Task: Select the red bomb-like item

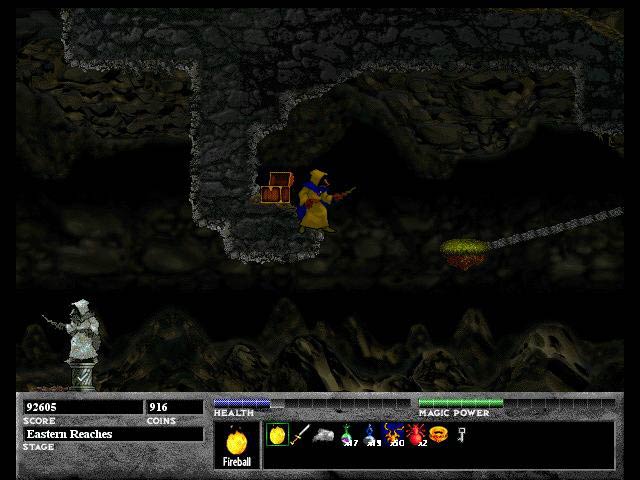Action: [416, 435]
